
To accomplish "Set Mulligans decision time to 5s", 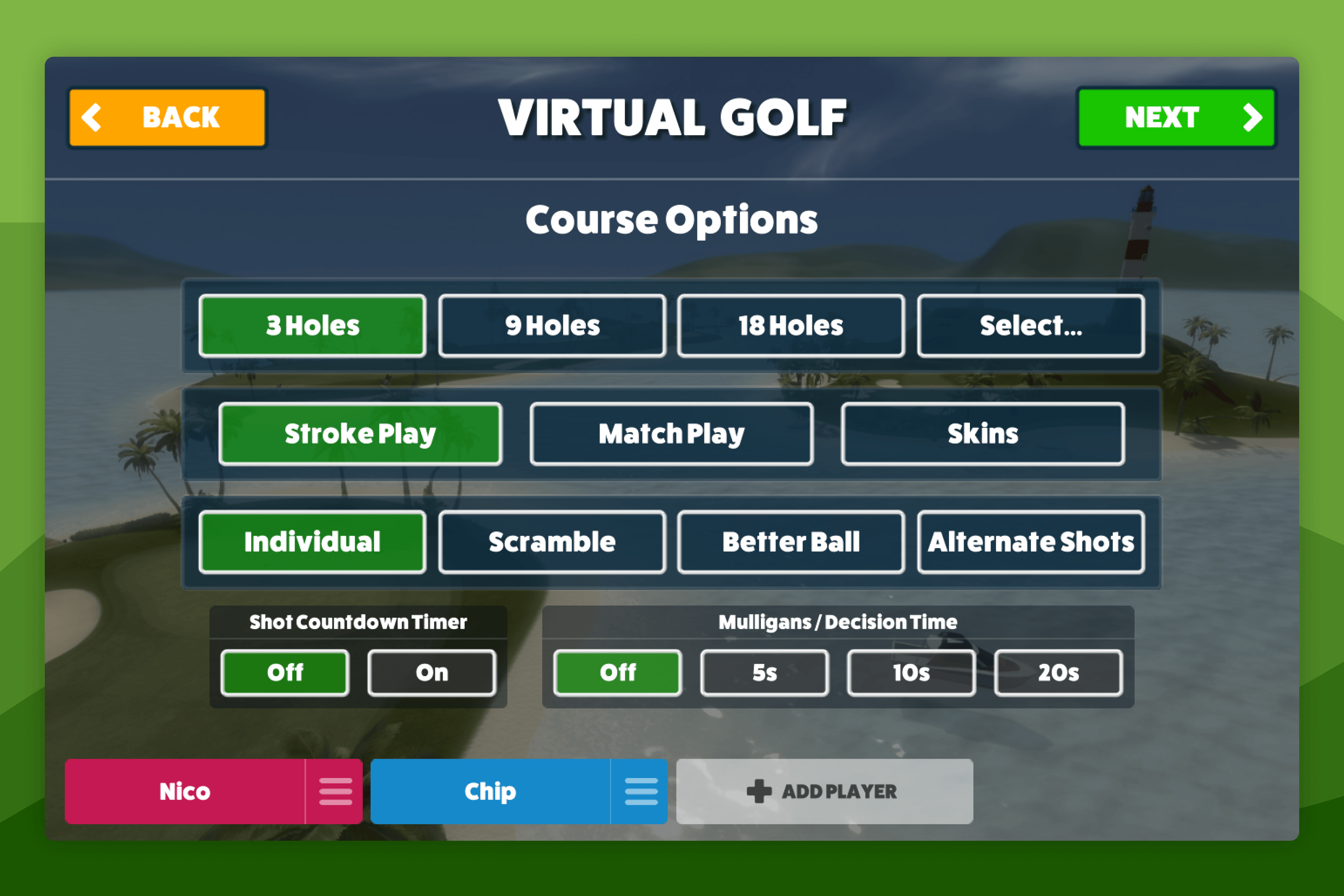I will point(764,673).
